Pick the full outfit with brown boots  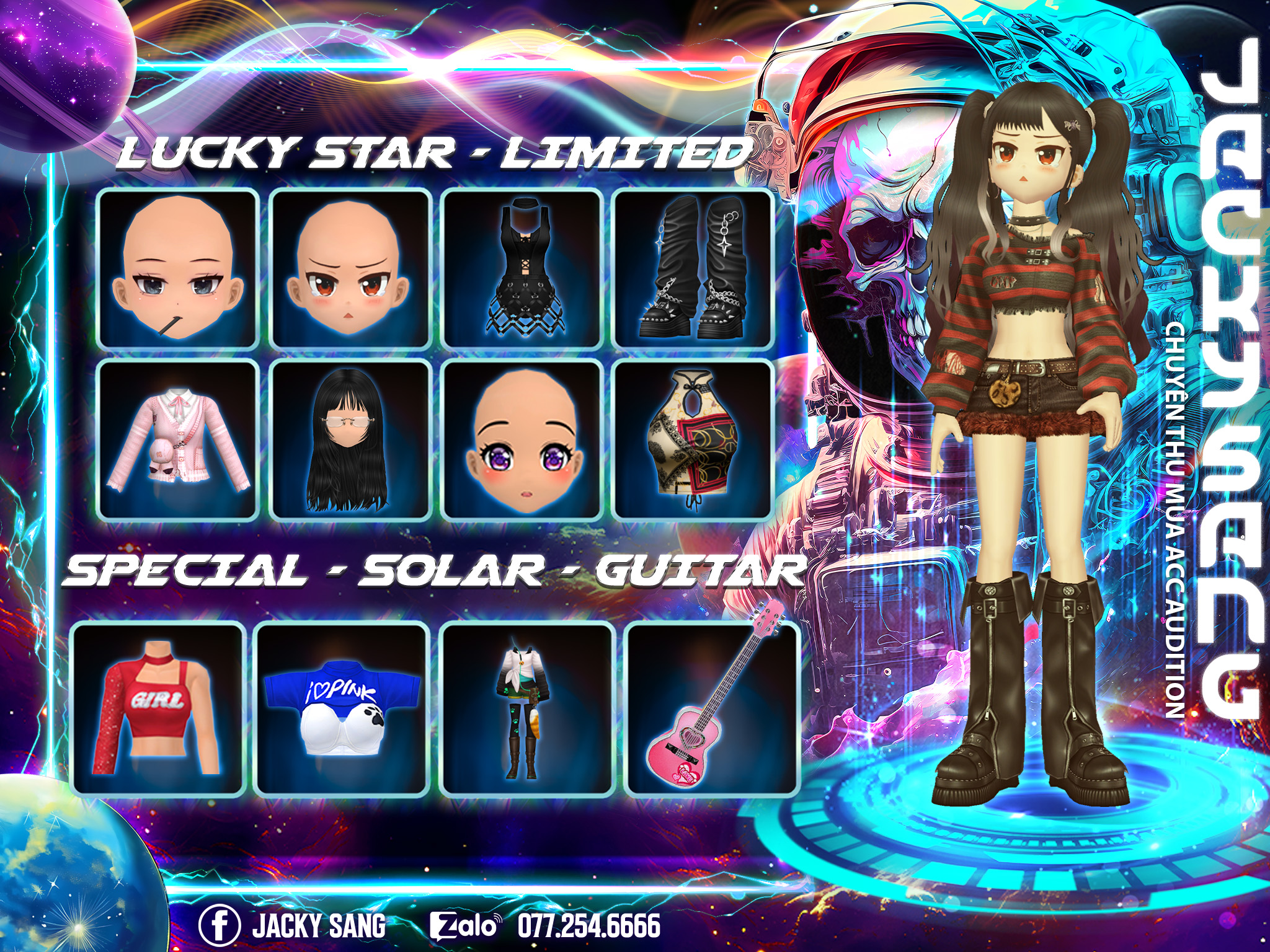click(x=526, y=709)
